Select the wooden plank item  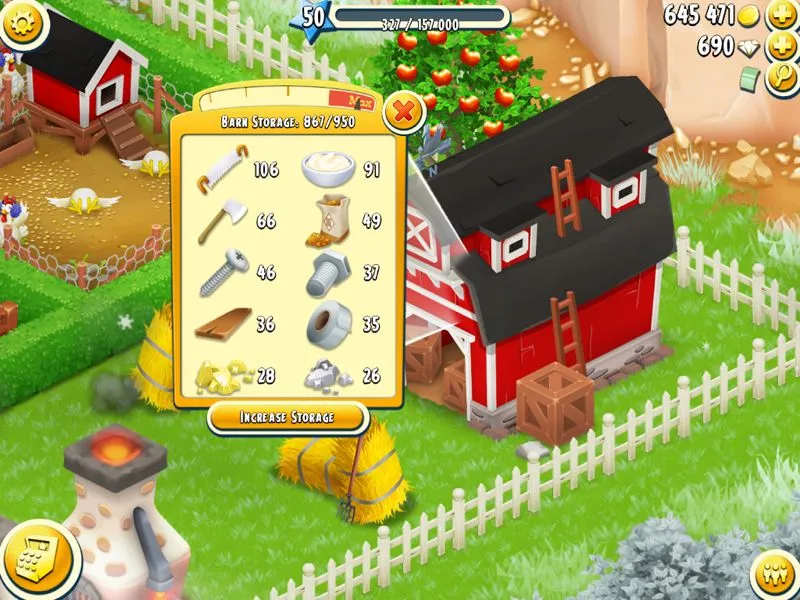pyautogui.click(x=221, y=325)
